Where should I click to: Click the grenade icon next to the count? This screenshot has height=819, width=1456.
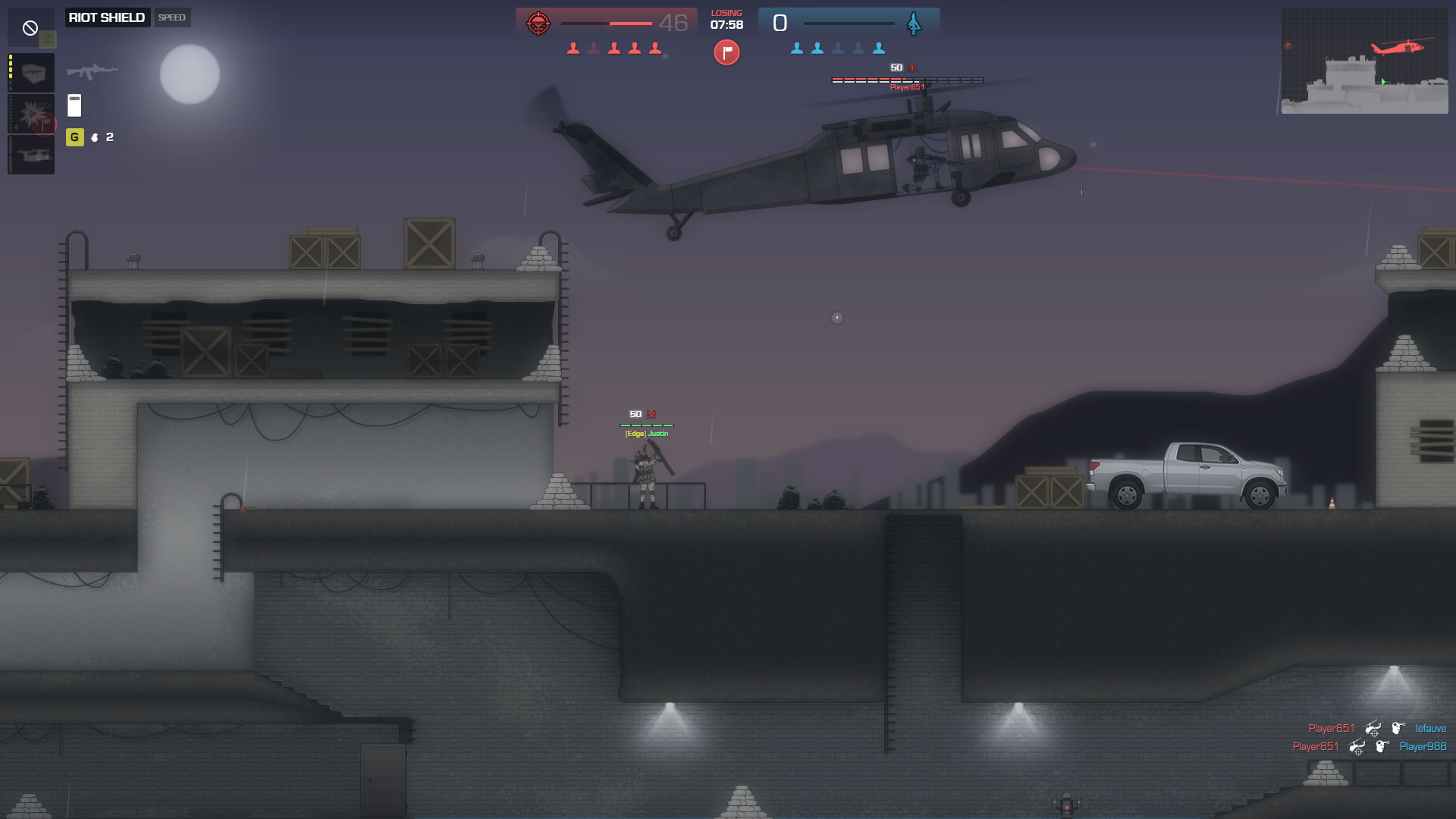94,137
